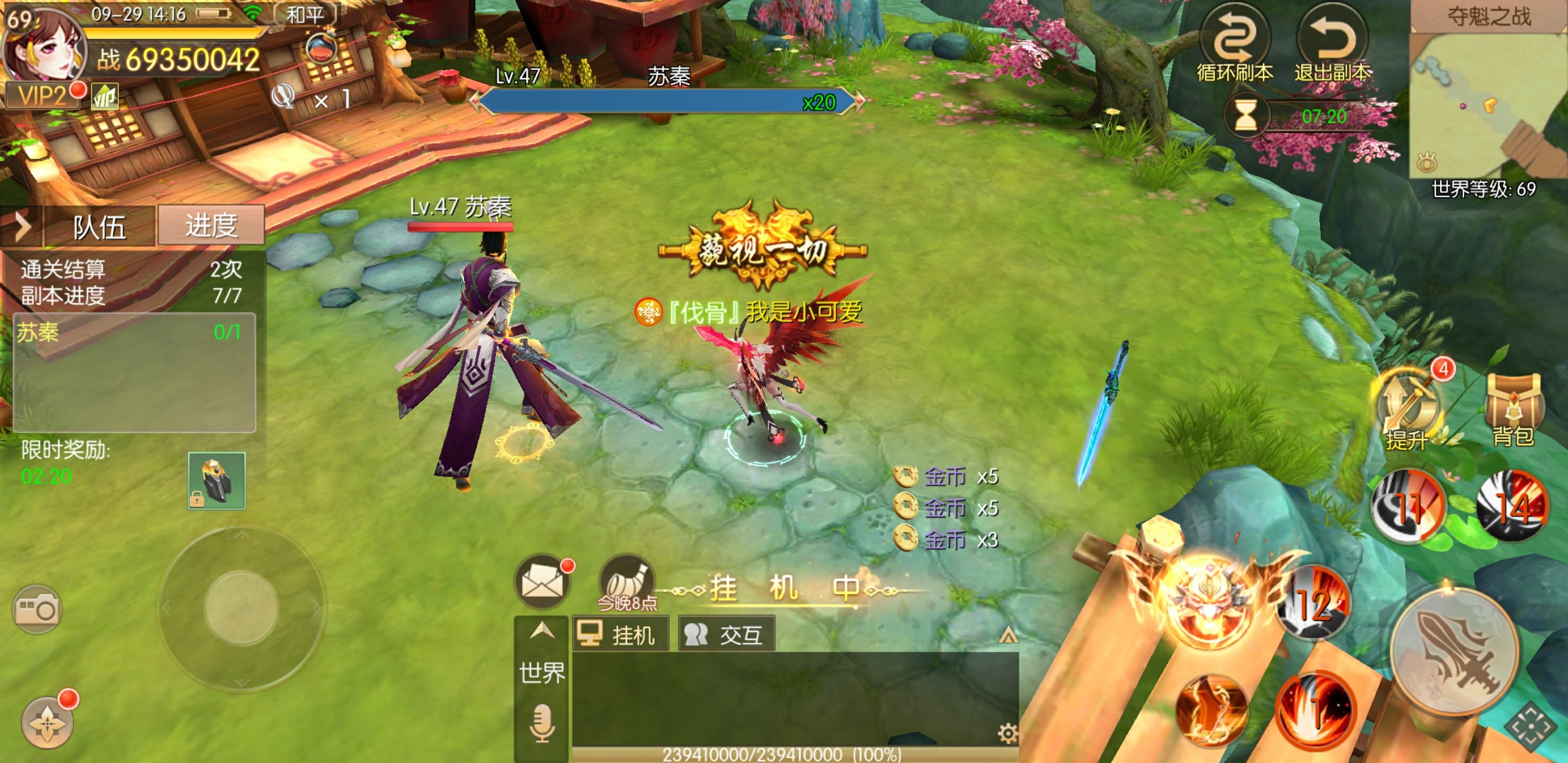This screenshot has width=1568, height=763.
Task: Open the 背包 backpack
Action: (x=1514, y=408)
